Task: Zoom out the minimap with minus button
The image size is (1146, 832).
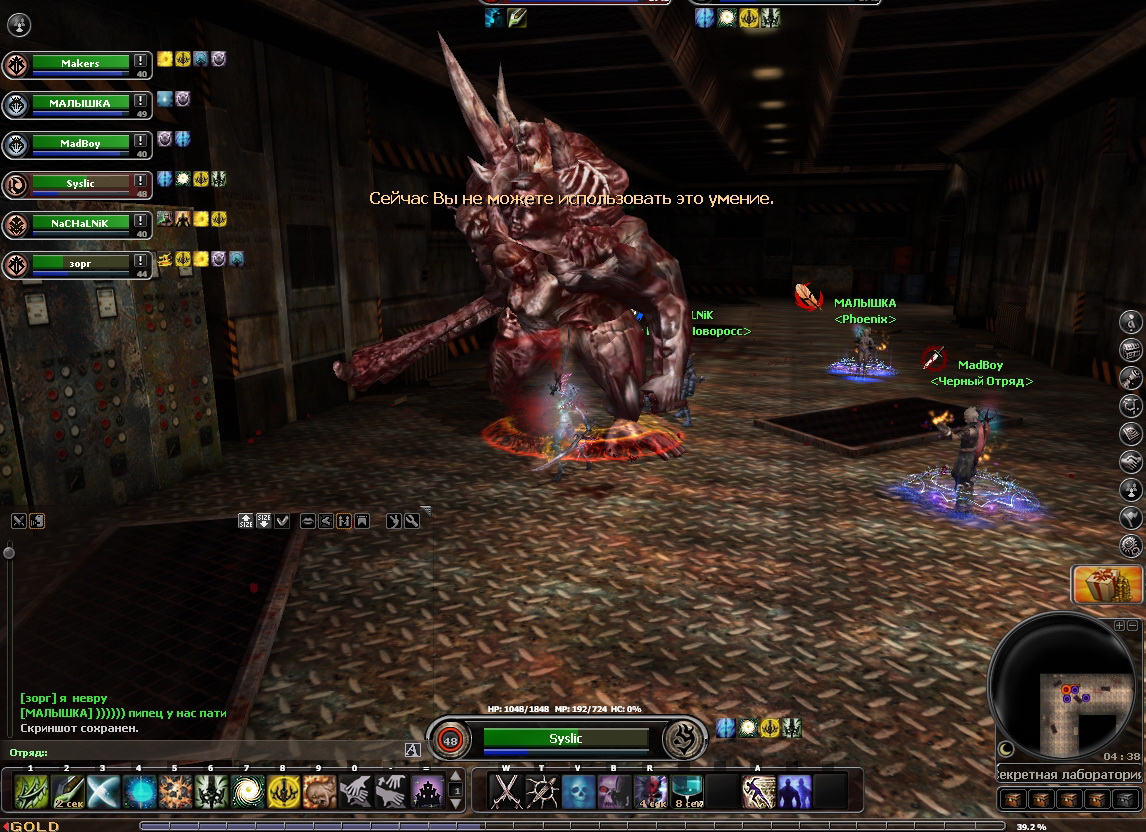Action: point(1133,625)
